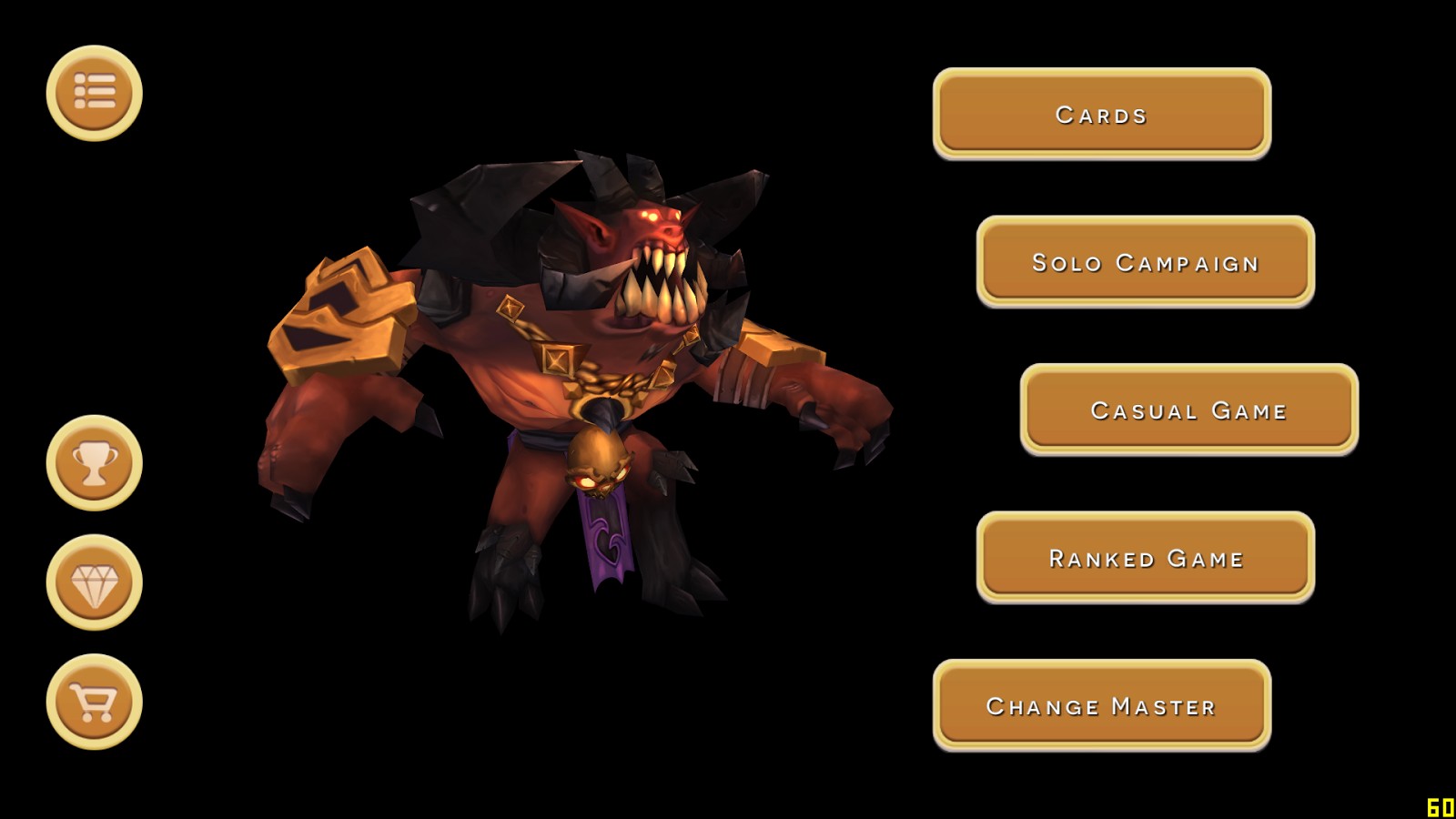Open the list menu icon

(95, 93)
